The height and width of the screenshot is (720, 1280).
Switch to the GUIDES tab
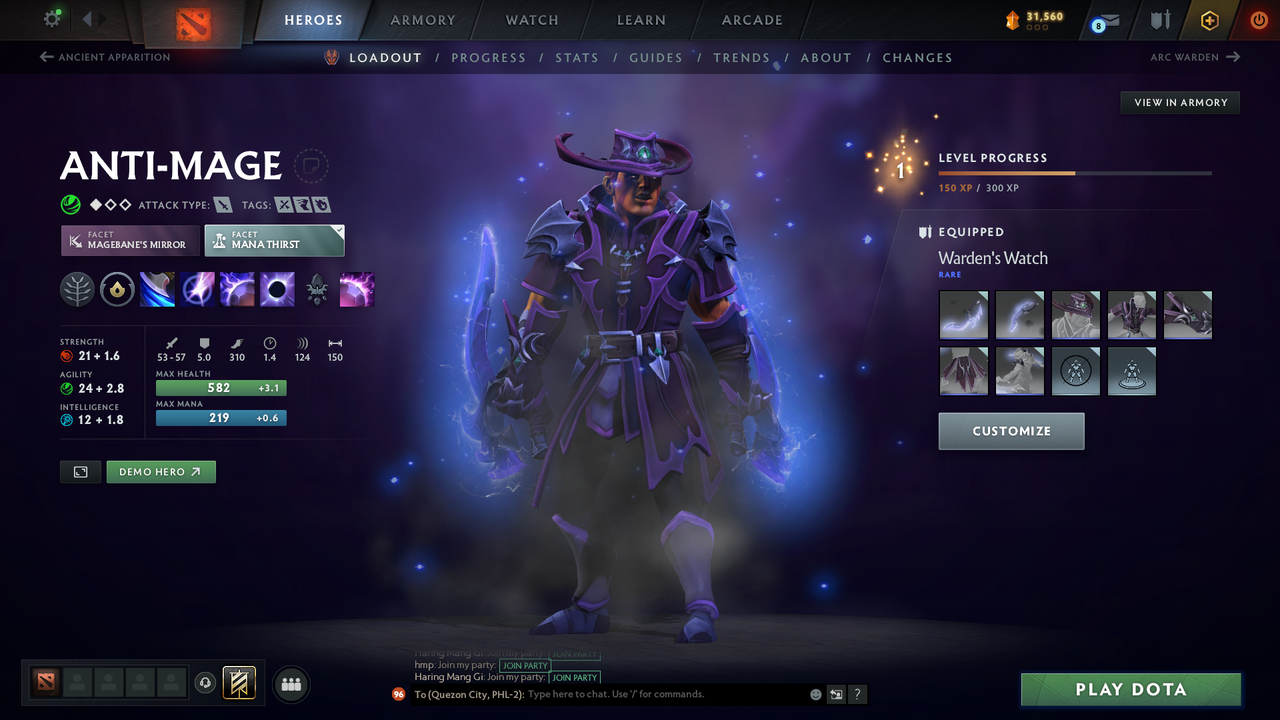[x=656, y=57]
